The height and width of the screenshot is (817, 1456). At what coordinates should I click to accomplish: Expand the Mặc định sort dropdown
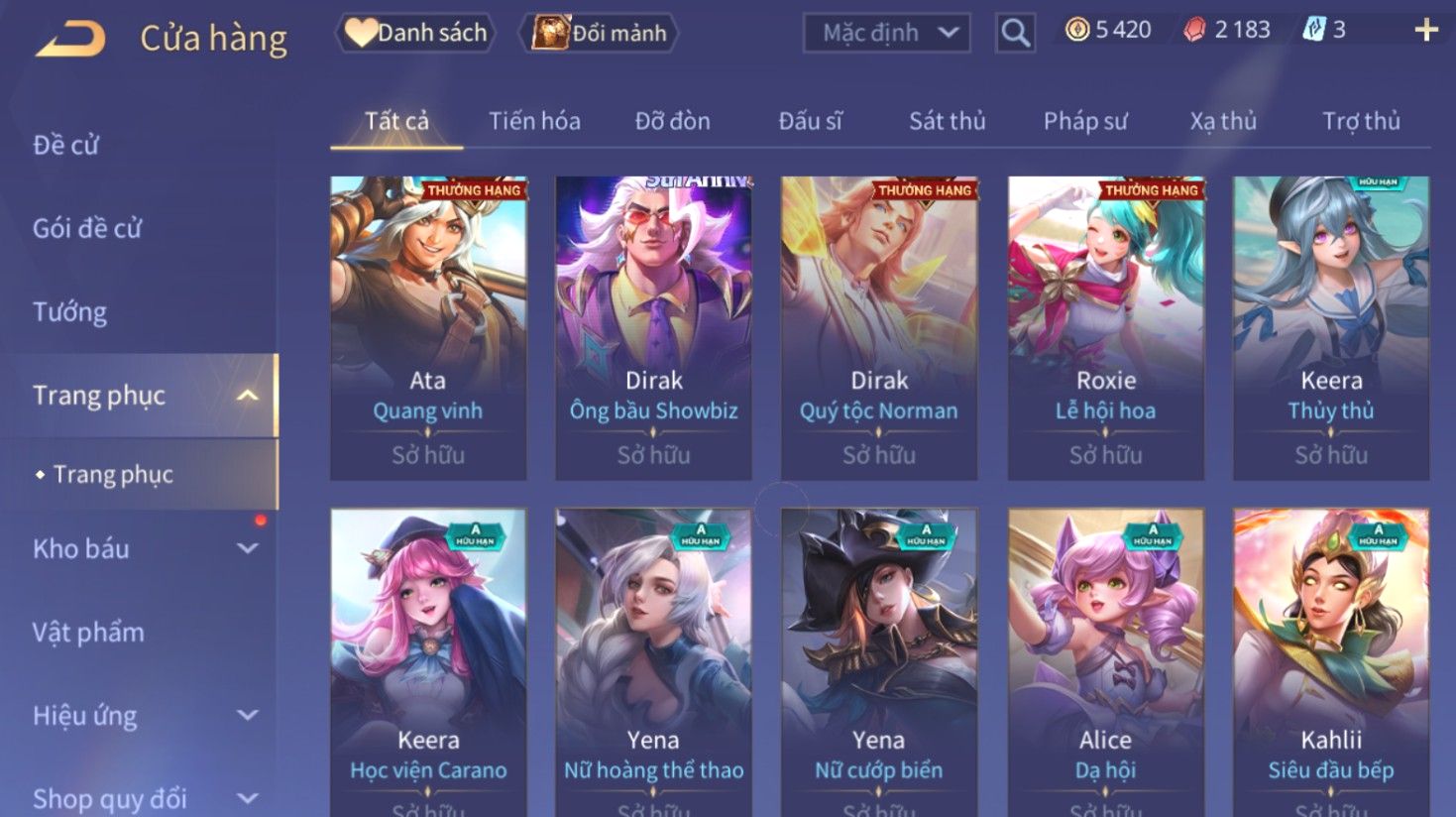tap(886, 33)
